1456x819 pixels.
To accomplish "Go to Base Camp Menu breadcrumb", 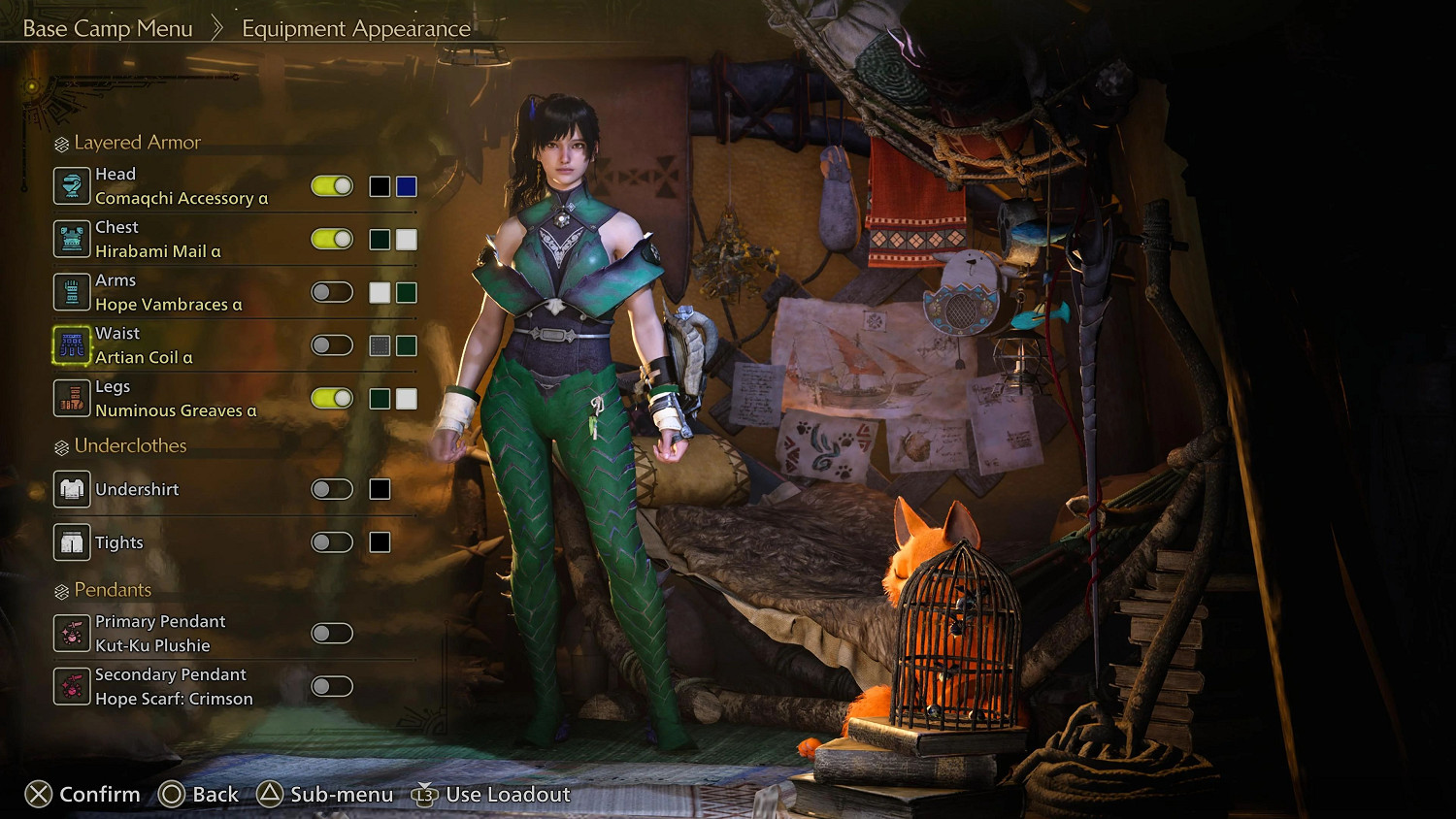I will tap(108, 29).
